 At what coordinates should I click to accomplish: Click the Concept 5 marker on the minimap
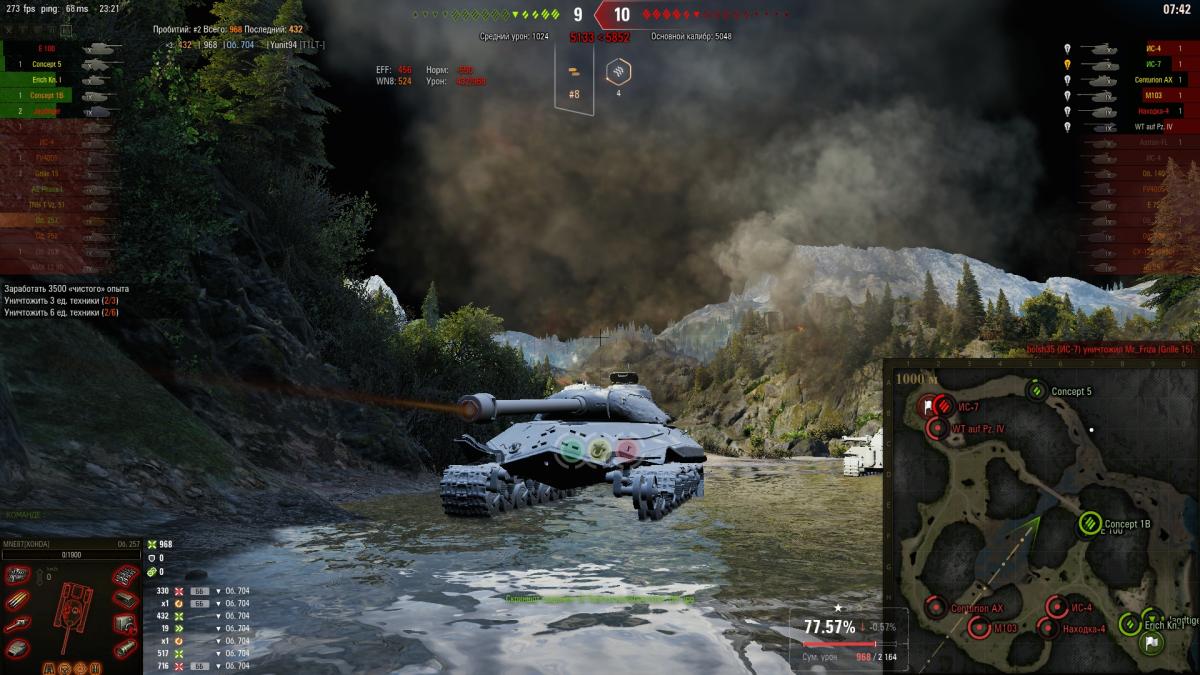pyautogui.click(x=1037, y=391)
